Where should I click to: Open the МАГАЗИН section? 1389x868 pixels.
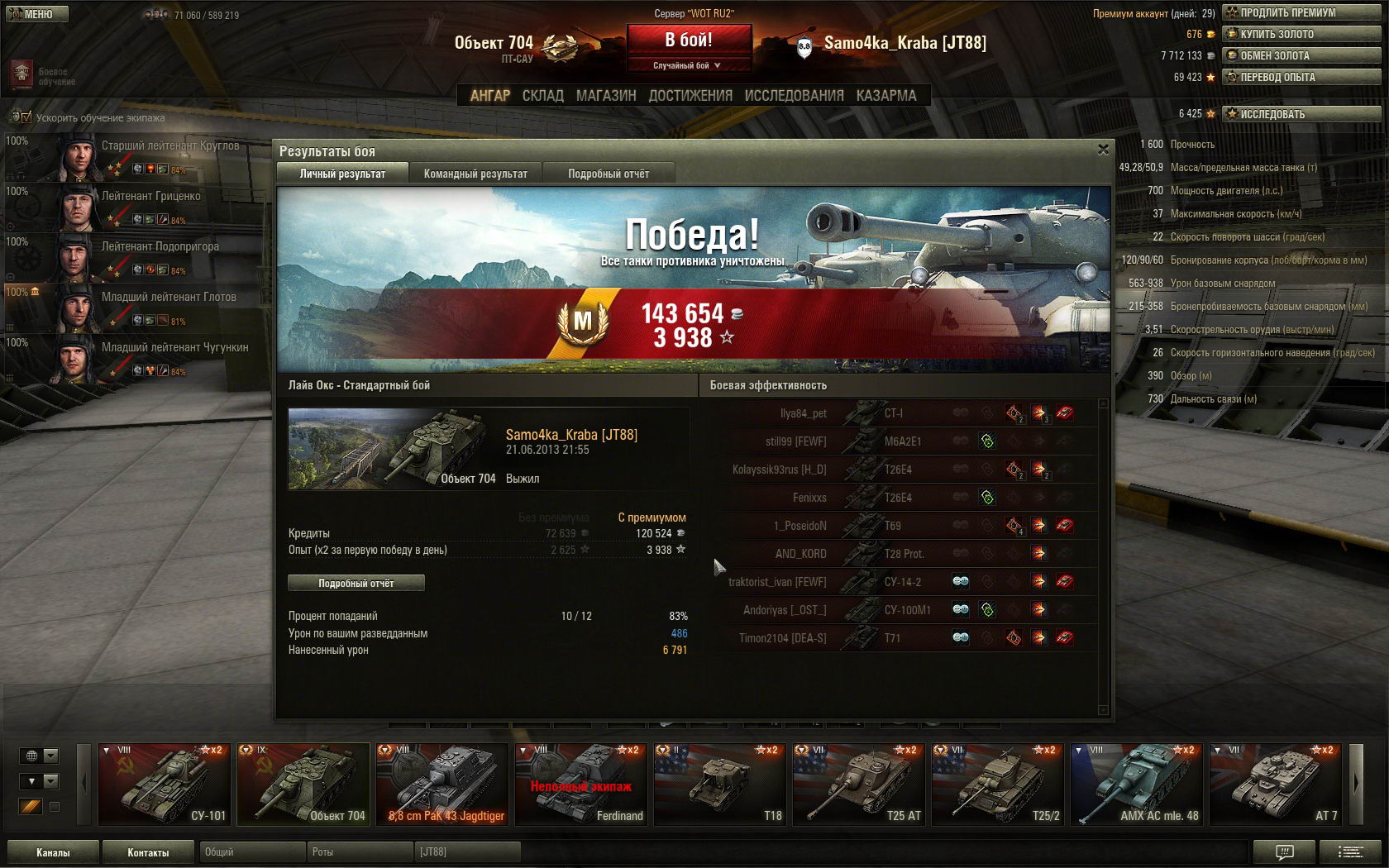606,95
